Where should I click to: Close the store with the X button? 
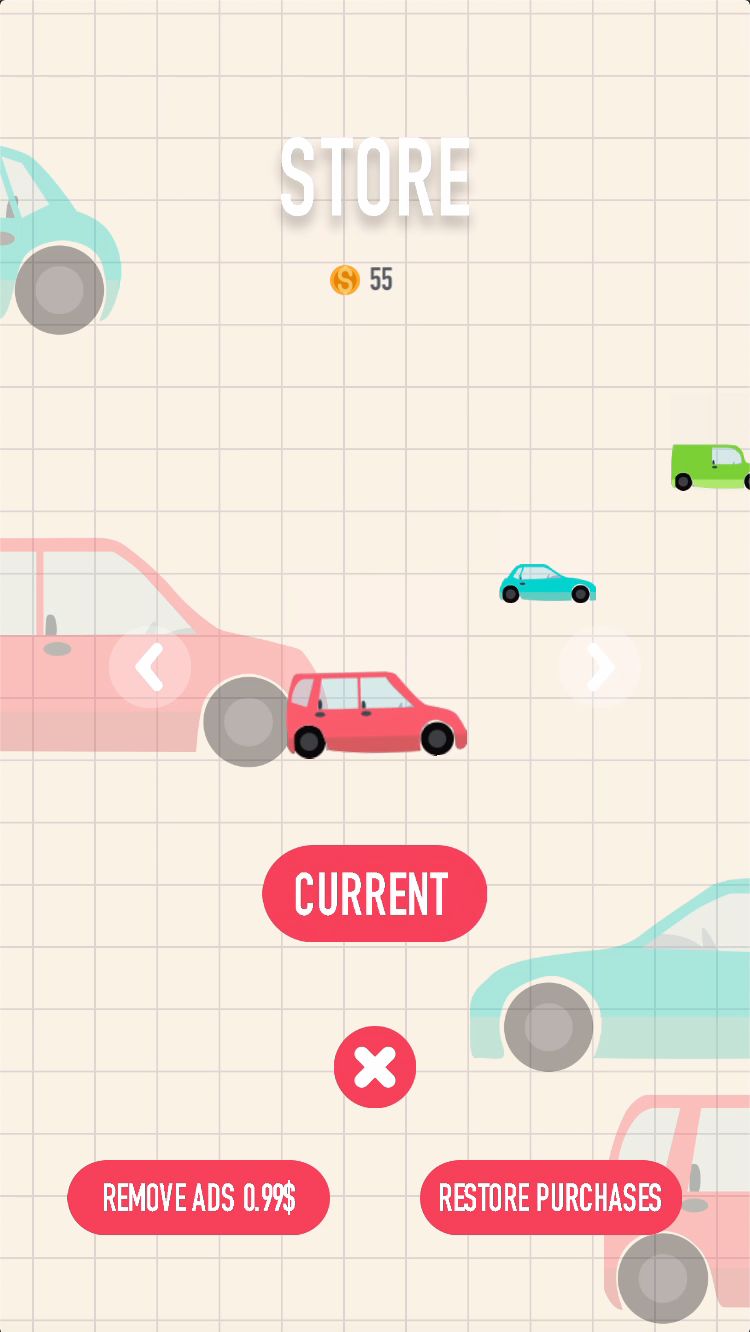(x=375, y=1067)
